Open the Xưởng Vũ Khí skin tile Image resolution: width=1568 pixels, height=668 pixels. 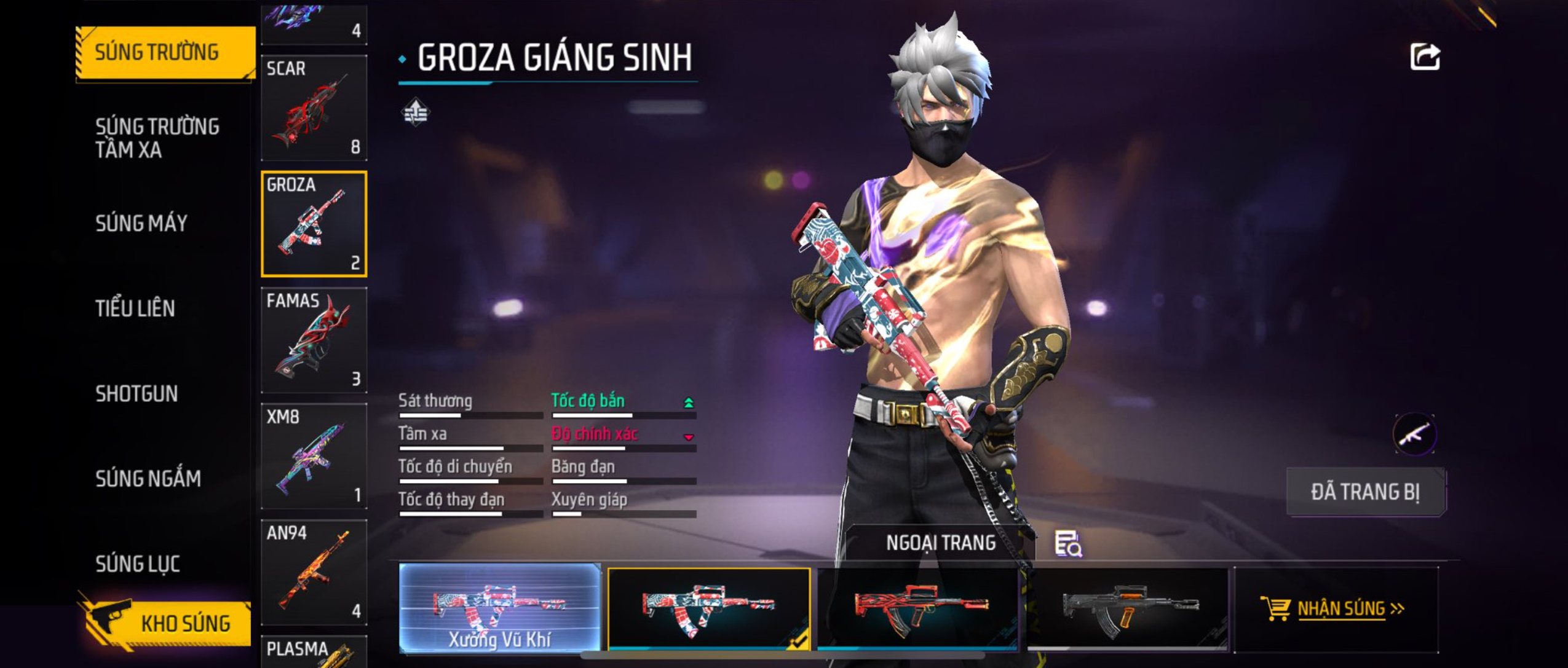point(499,608)
